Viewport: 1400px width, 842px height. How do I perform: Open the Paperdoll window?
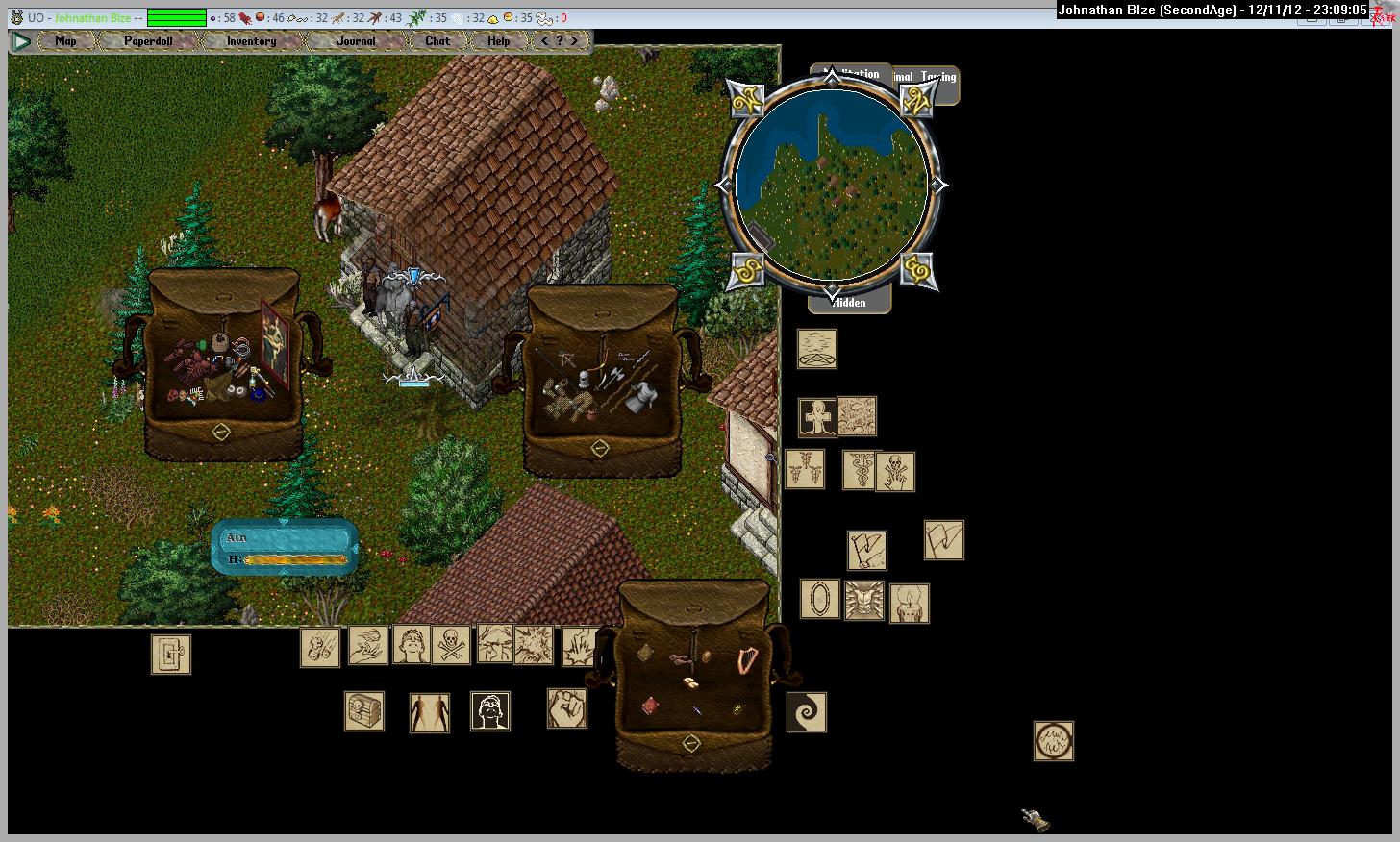click(148, 41)
